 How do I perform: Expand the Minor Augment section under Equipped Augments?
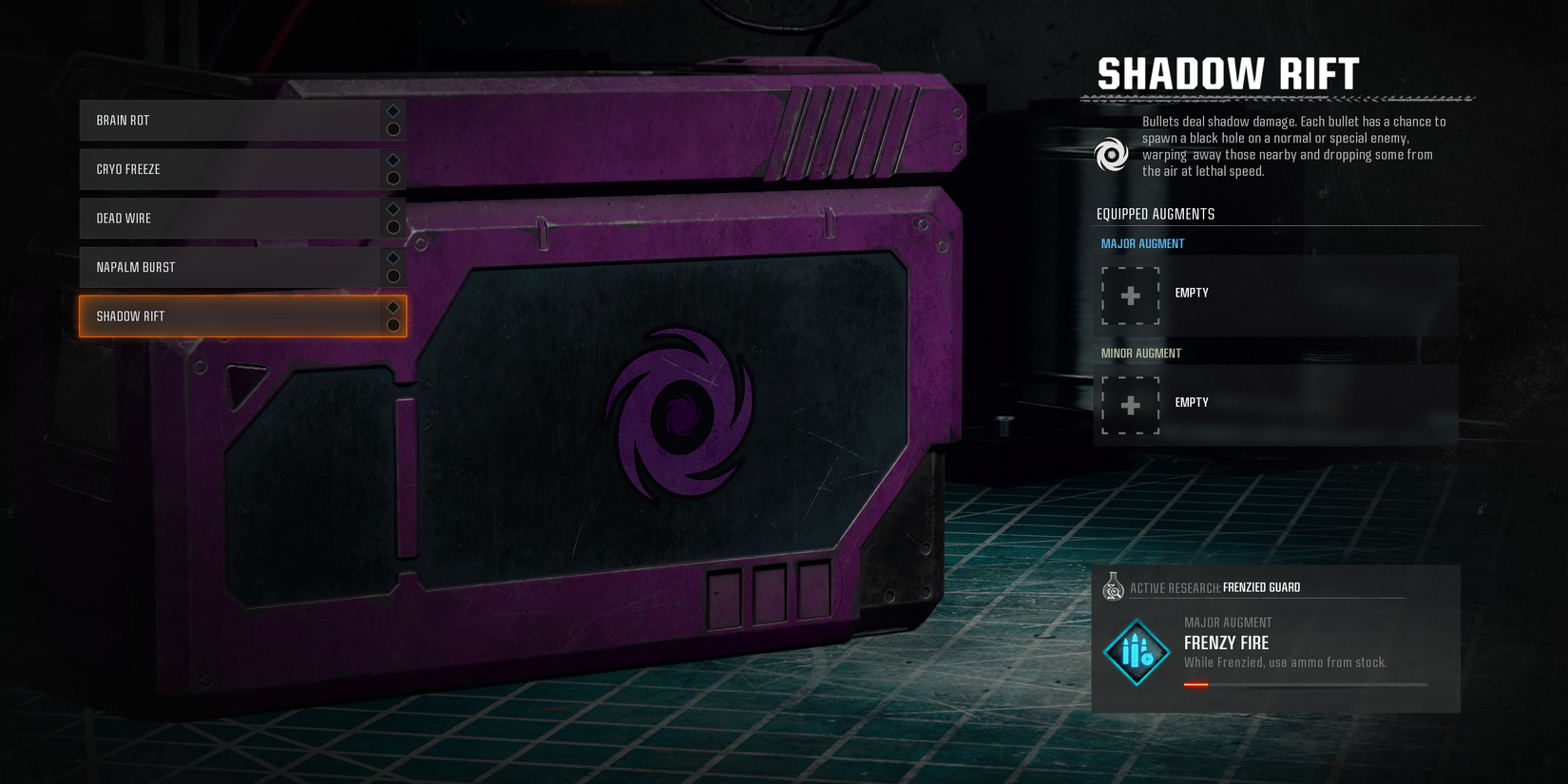(1141, 353)
